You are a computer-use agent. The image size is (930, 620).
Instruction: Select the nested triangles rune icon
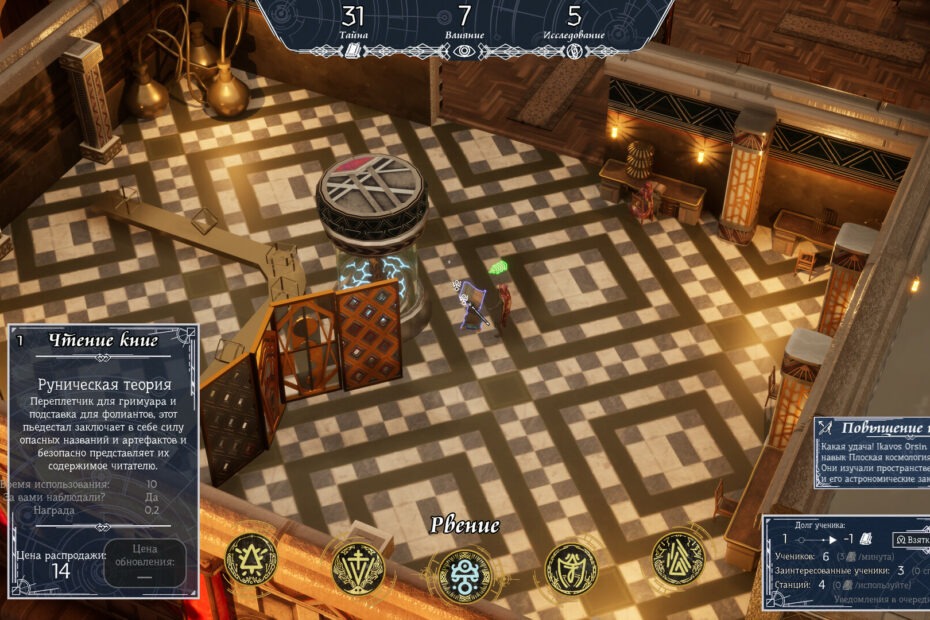coord(678,560)
